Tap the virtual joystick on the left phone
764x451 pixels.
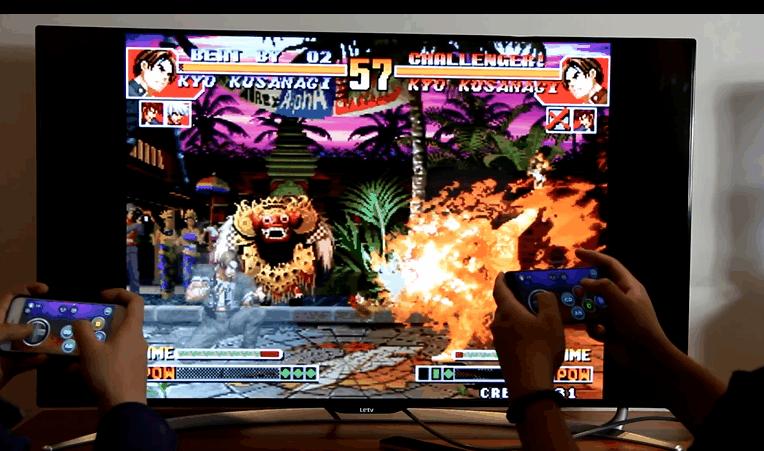click(37, 330)
